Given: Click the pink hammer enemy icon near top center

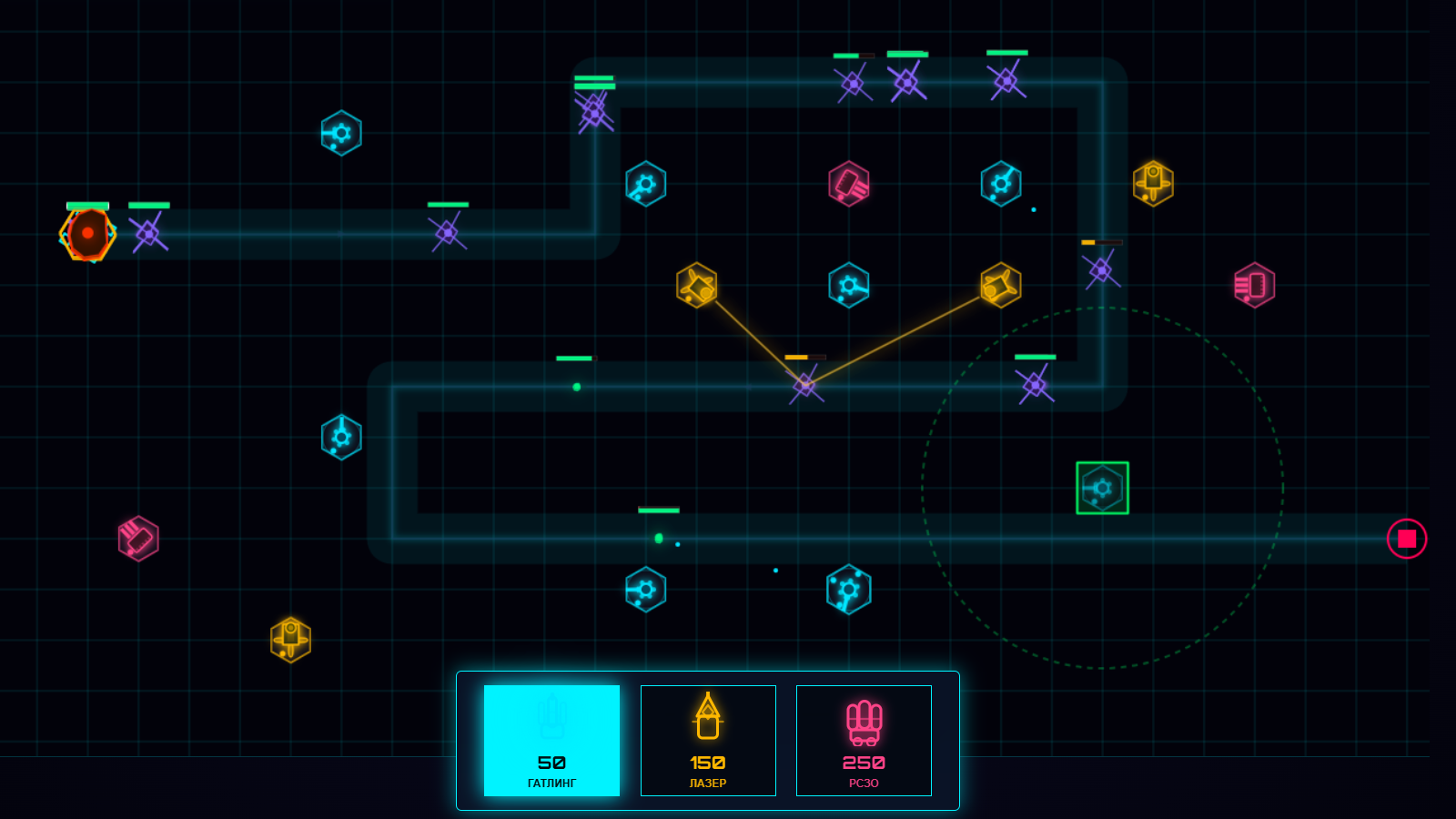Looking at the screenshot, I should [849, 185].
